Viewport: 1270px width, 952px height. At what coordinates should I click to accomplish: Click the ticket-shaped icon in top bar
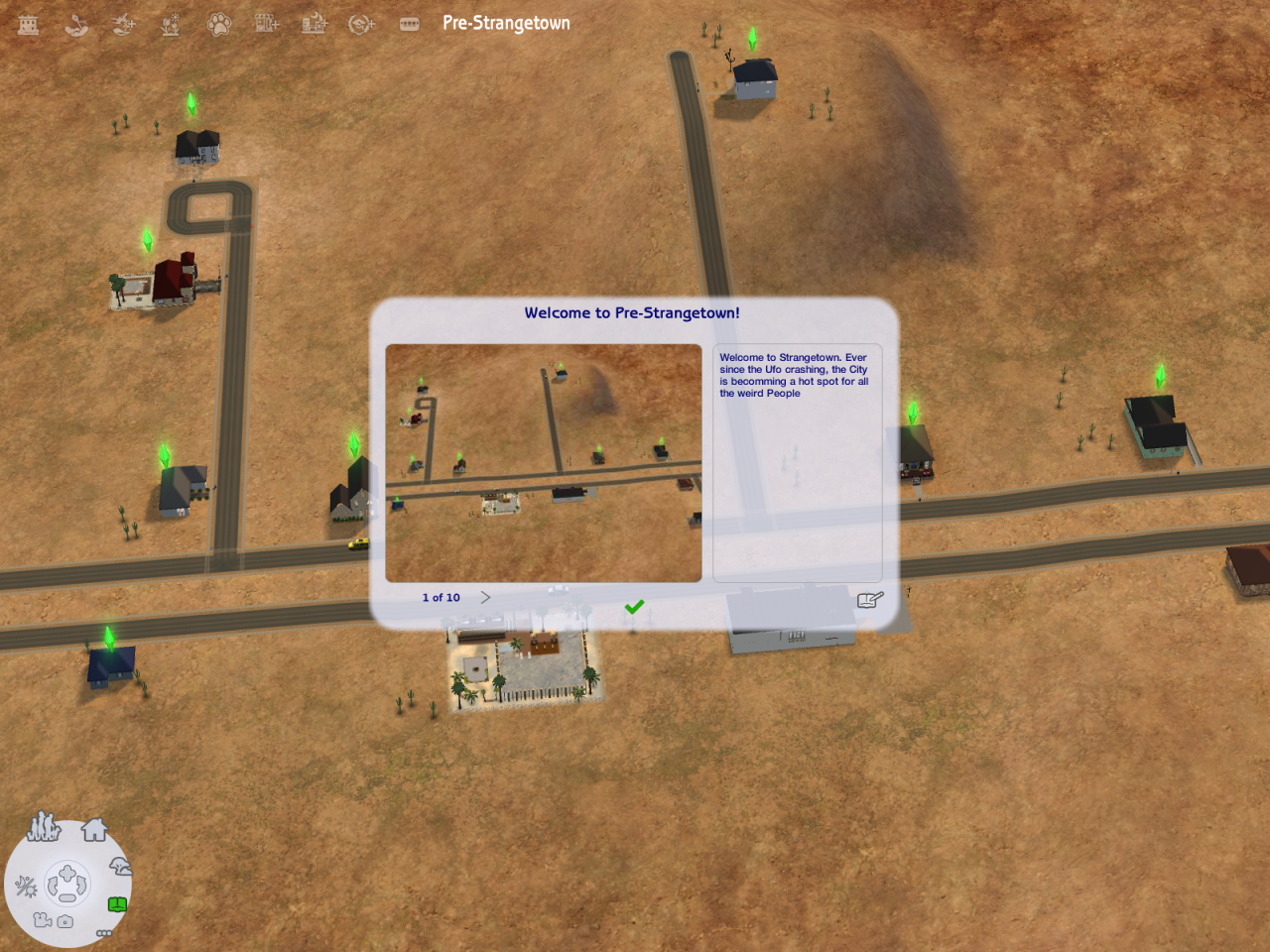409,24
